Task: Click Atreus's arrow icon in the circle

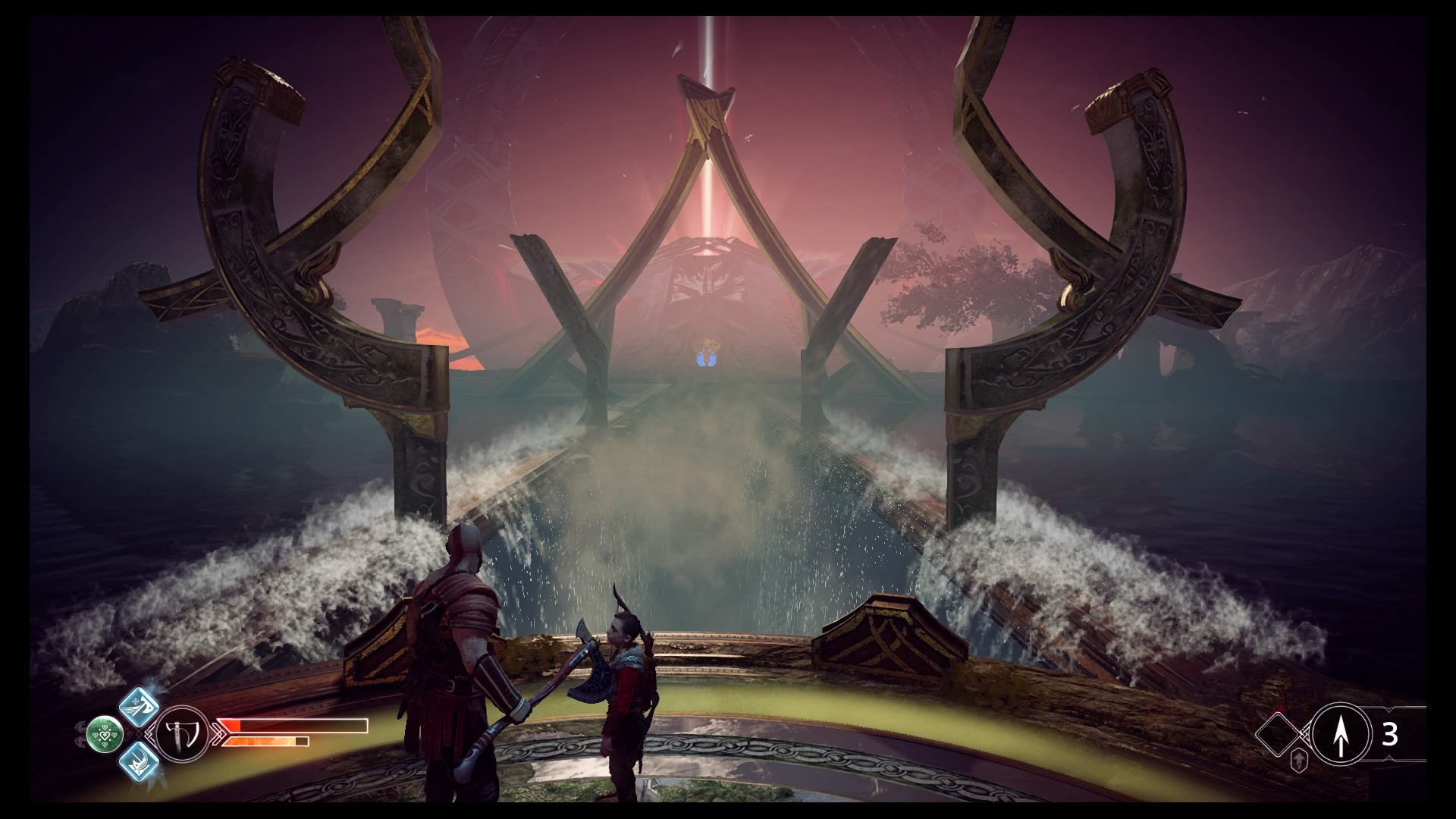Action: [1340, 733]
